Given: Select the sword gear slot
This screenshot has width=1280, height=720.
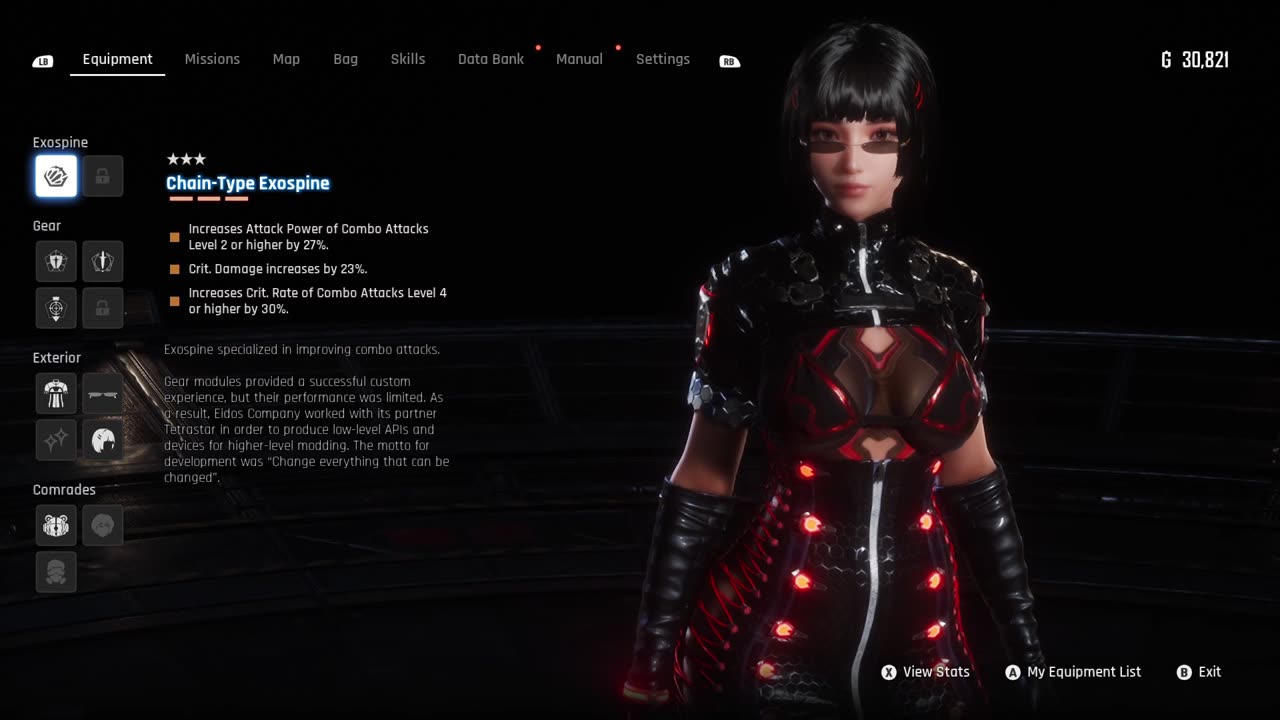Looking at the screenshot, I should coord(103,261).
